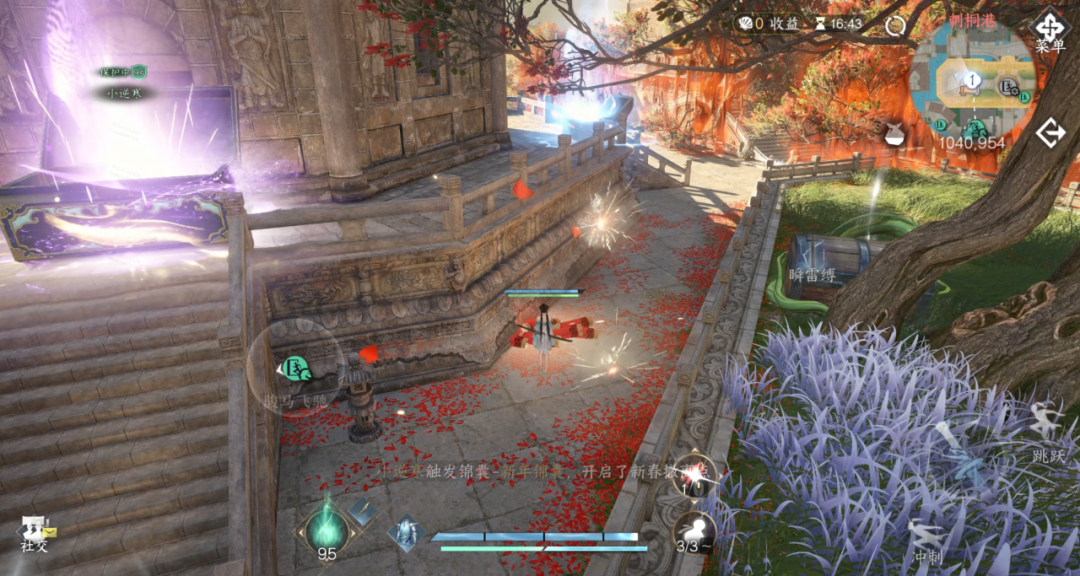The width and height of the screenshot is (1080, 576).
Task: Activate the green flame skill icon
Action: (326, 523)
